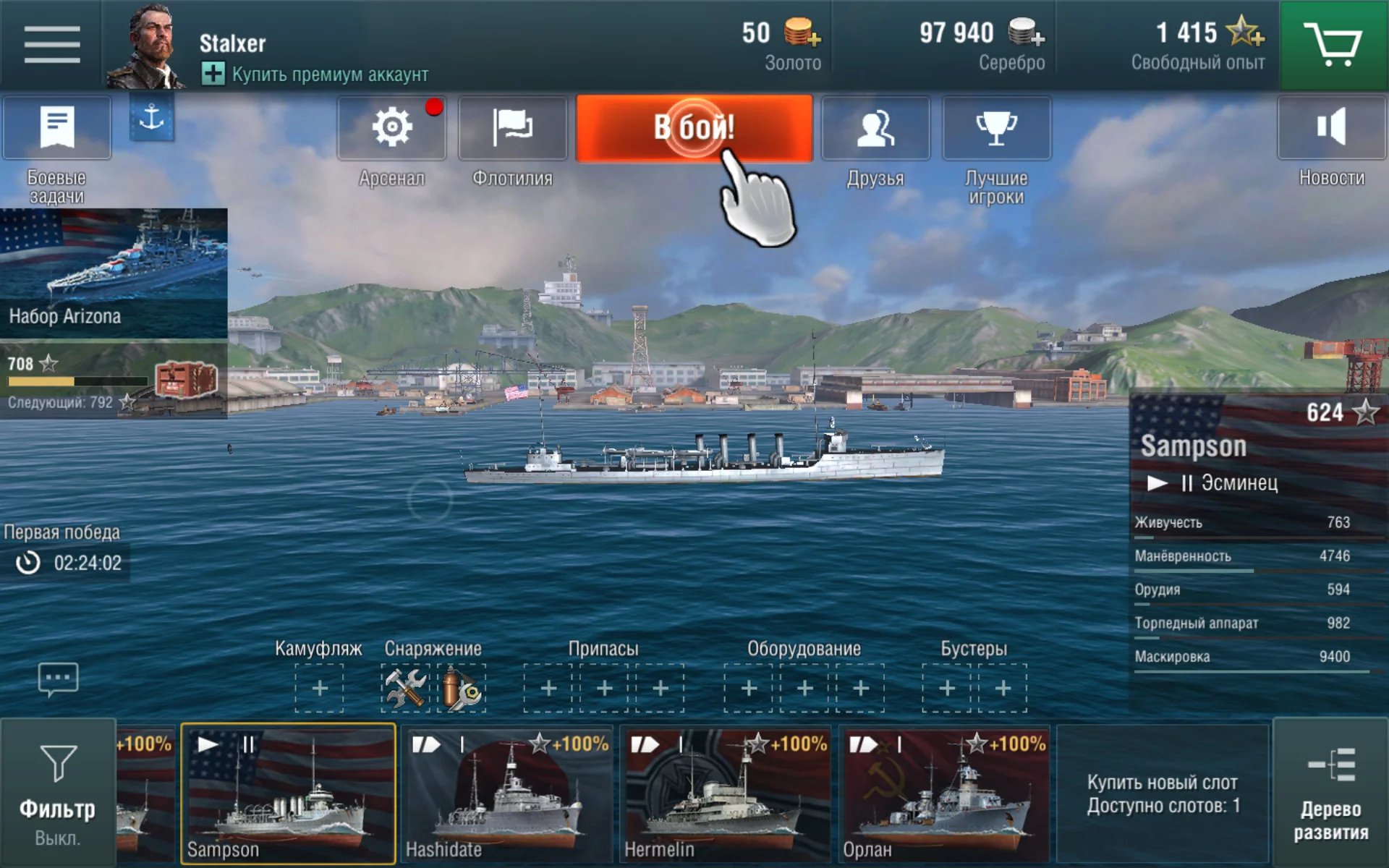Image resolution: width=1389 pixels, height=868 pixels.
Task: Open the hamburger main menu
Action: tap(51, 45)
